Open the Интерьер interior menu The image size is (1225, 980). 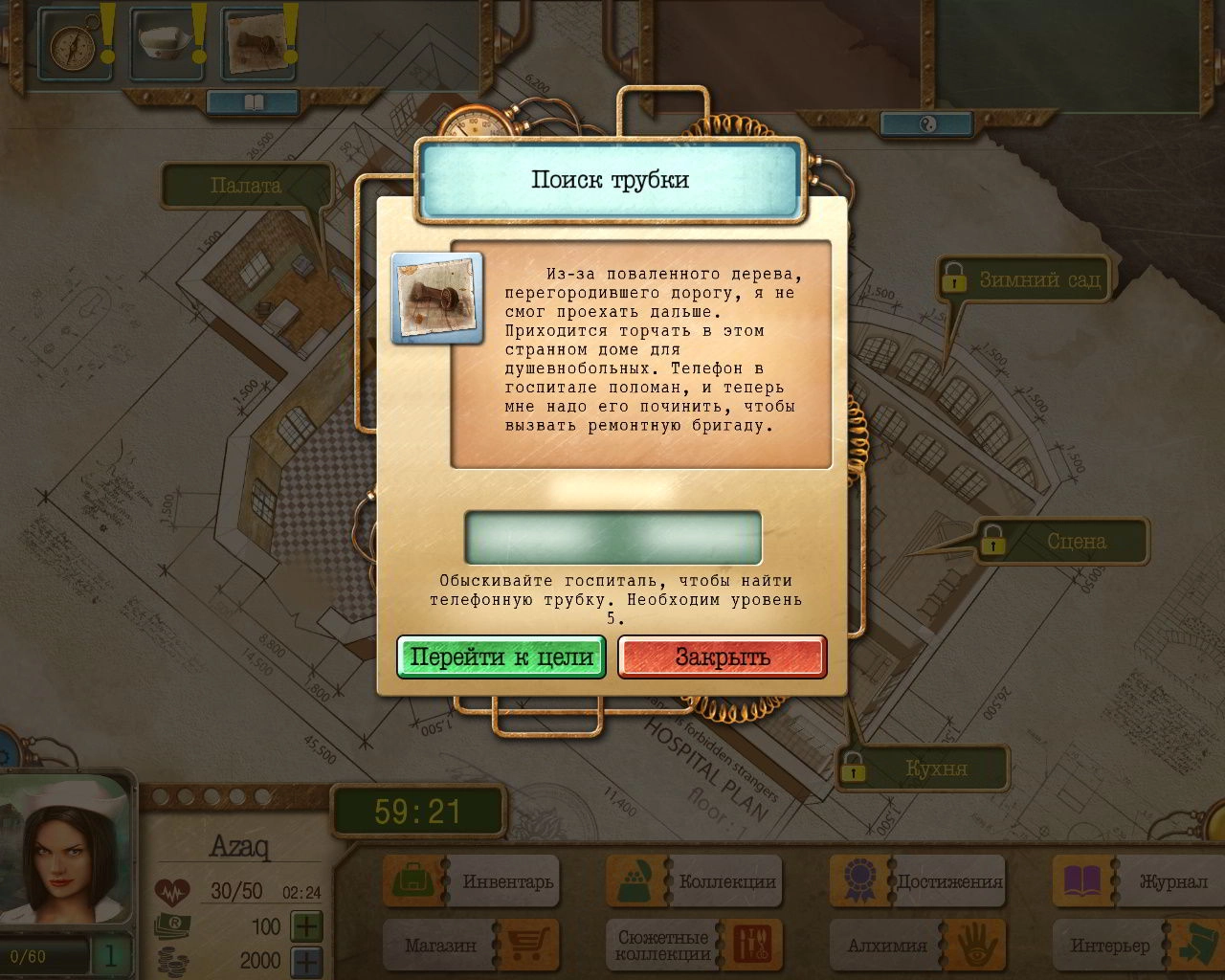1141,946
